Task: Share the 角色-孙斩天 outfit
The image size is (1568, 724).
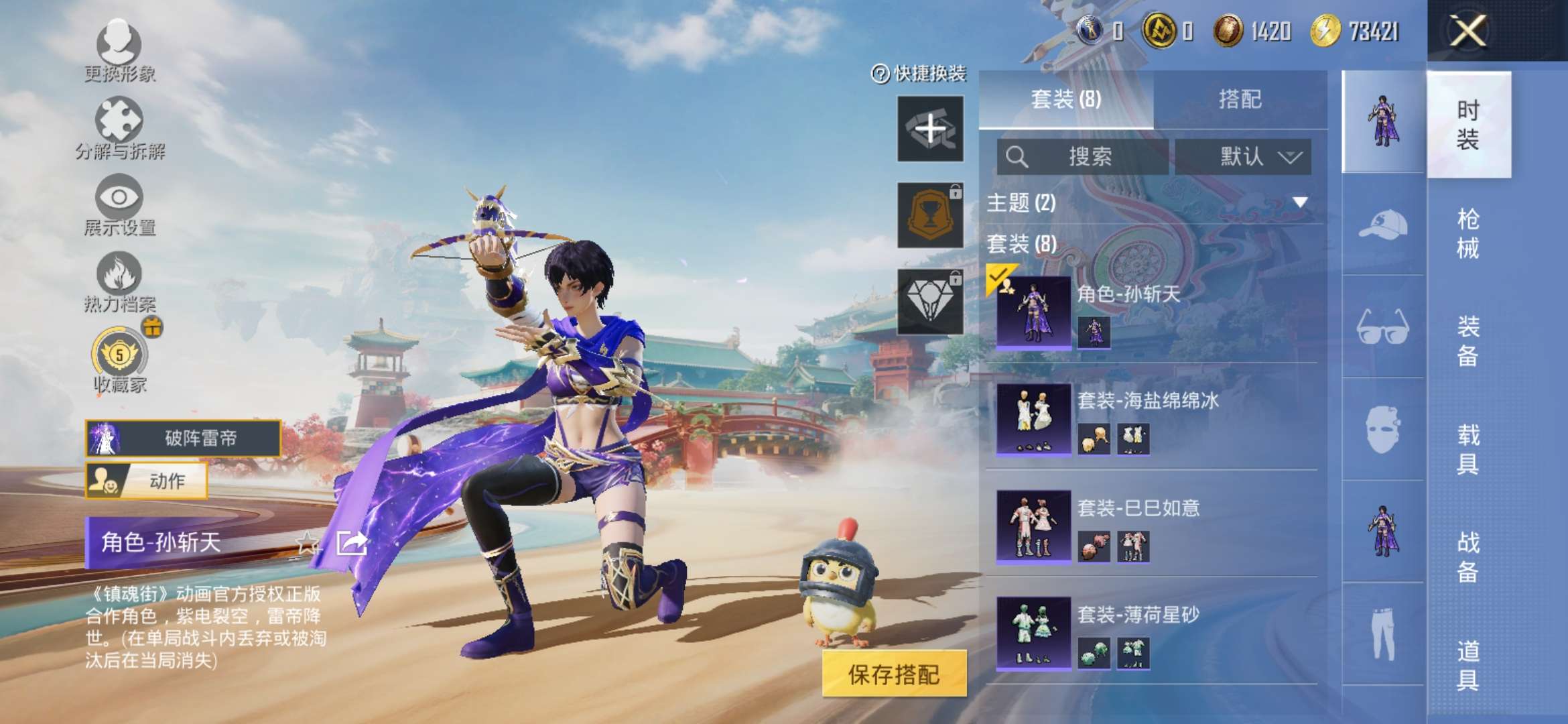Action: click(x=352, y=542)
